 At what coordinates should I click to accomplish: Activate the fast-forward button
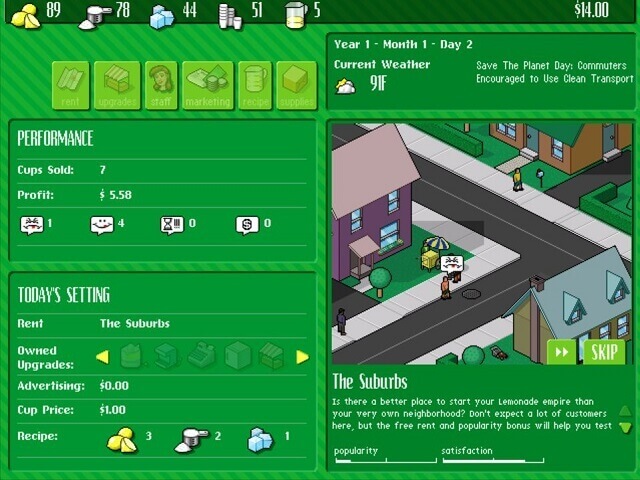coord(561,352)
